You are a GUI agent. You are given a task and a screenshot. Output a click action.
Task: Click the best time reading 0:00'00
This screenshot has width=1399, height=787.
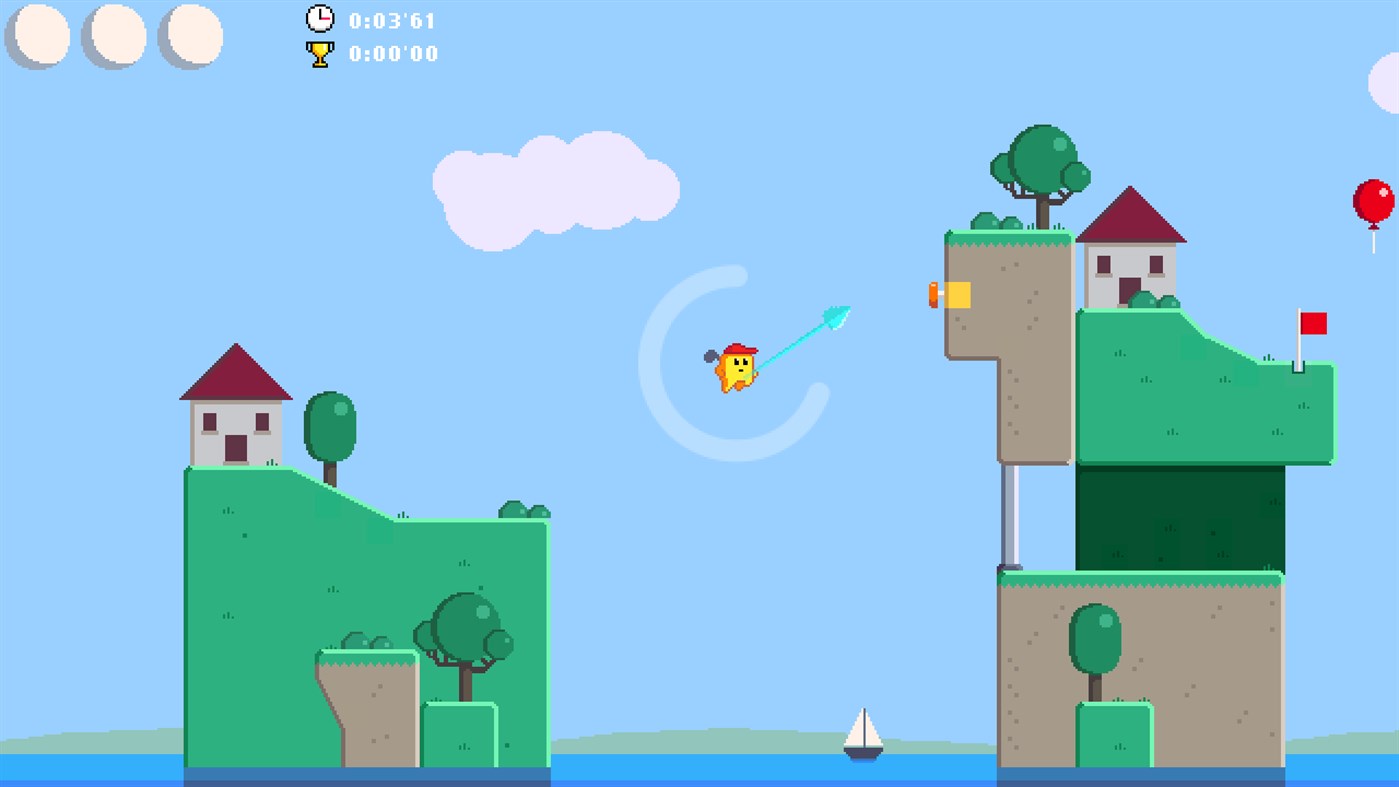(x=393, y=54)
